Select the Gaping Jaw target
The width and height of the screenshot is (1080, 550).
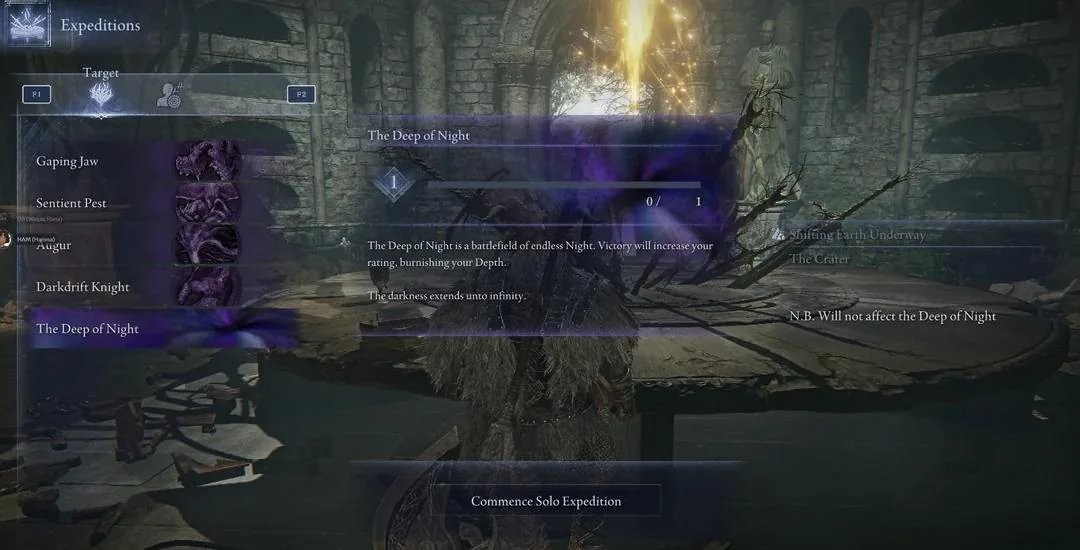tap(68, 161)
